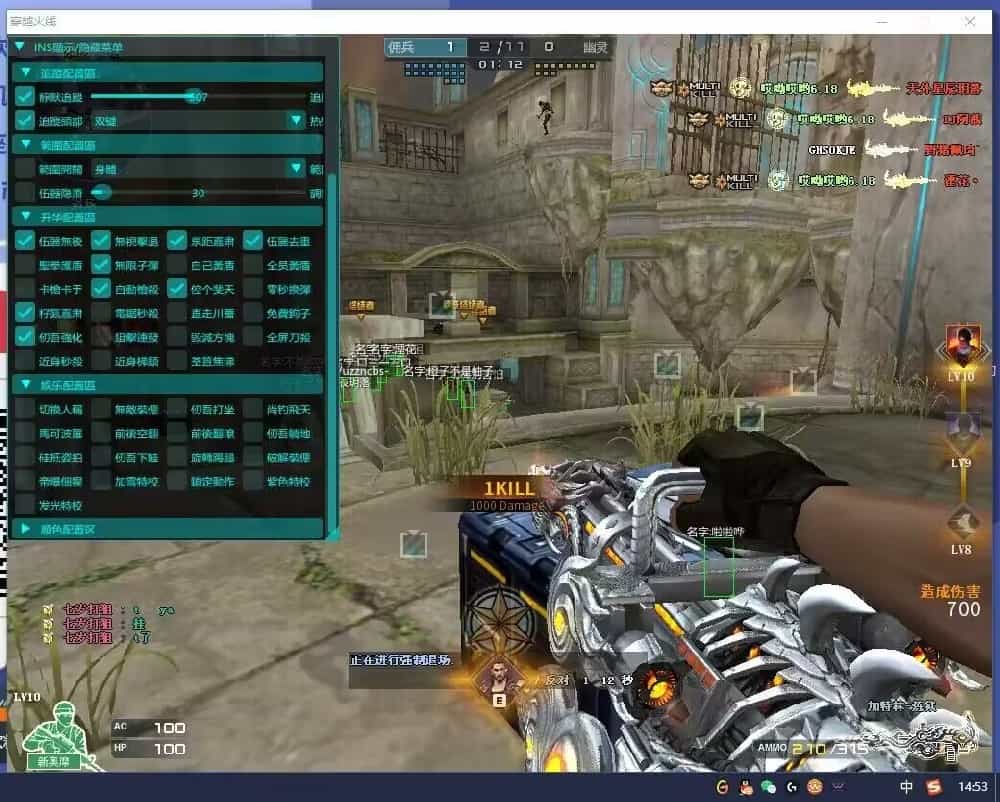The width and height of the screenshot is (1000, 802).
Task: Tick the 零秒换弹 checkbox
Action: [253, 289]
